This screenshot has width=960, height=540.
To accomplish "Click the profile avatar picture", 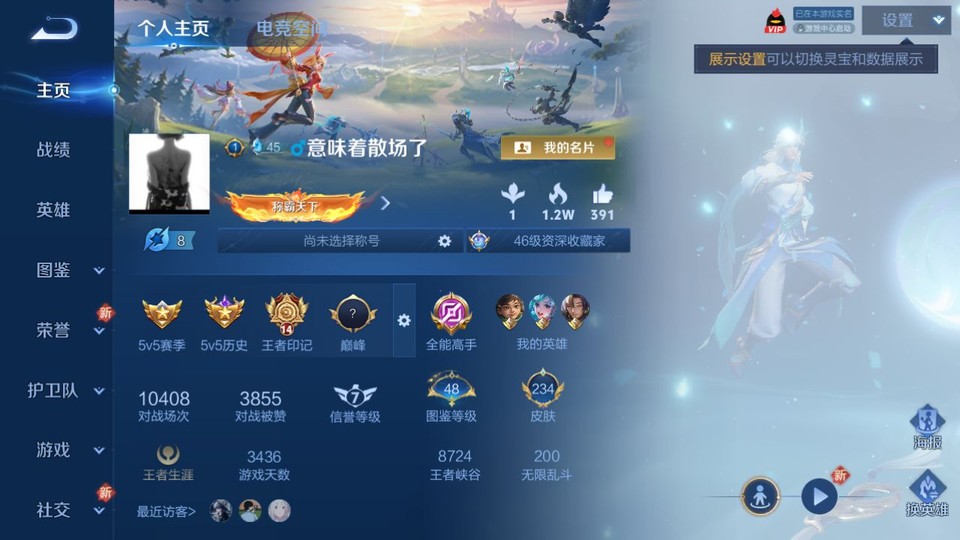I will click(169, 173).
